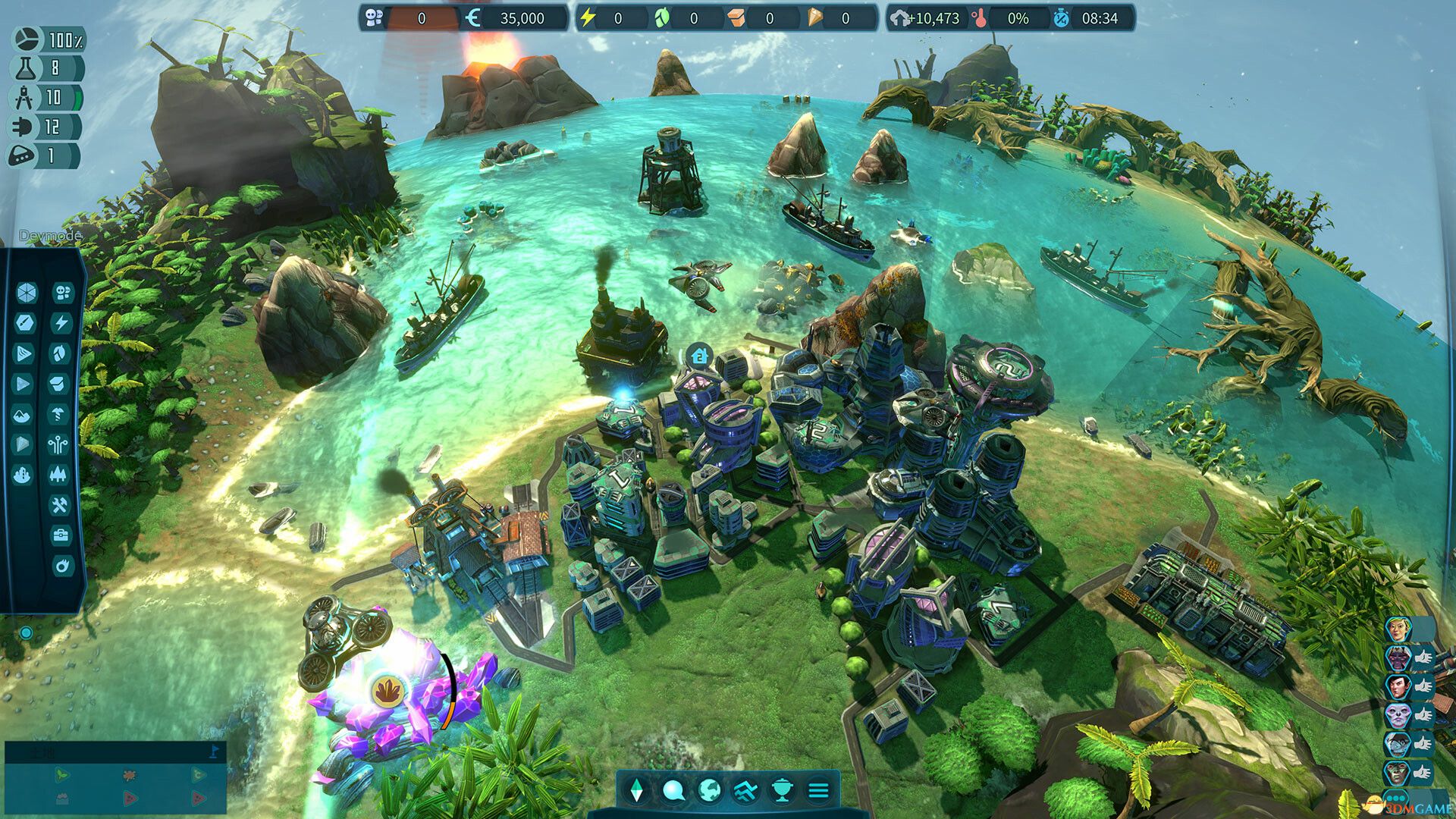Select the chat message bubble icon

(673, 790)
